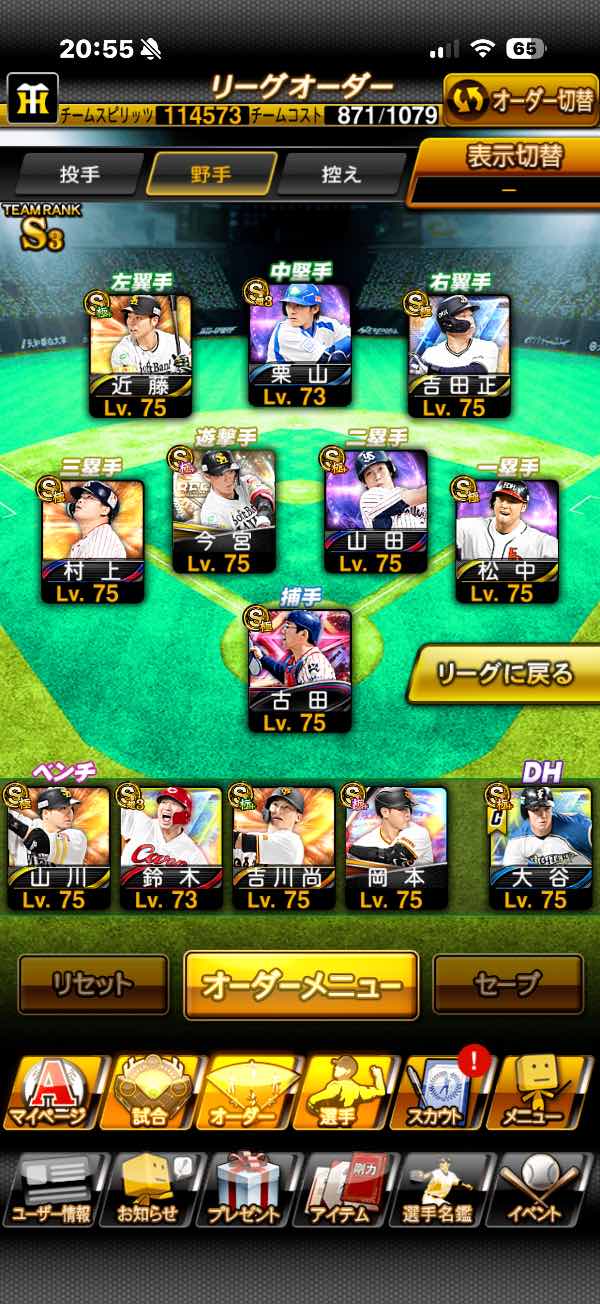
Task: Show the イベント screen
Action: [543, 1190]
